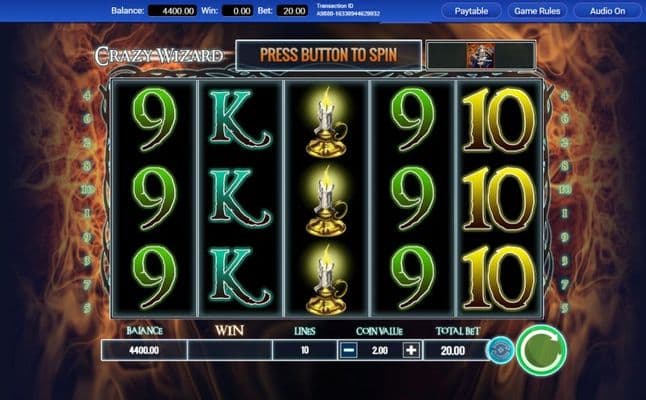Increase coin value with the plus button
Image resolution: width=646 pixels, height=400 pixels.
click(x=410, y=350)
